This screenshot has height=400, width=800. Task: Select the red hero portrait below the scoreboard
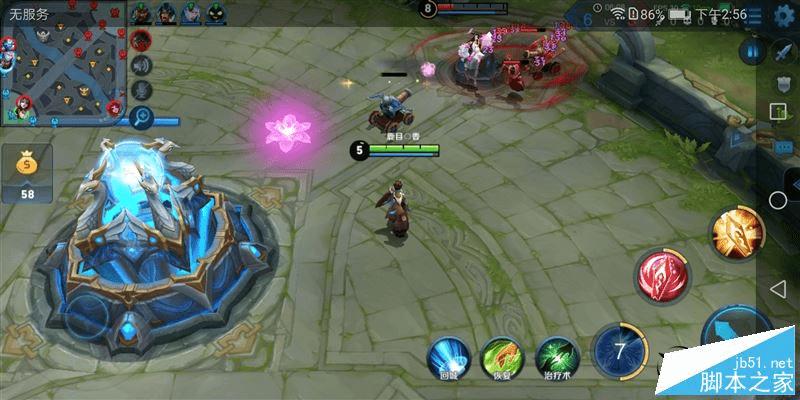click(141, 40)
